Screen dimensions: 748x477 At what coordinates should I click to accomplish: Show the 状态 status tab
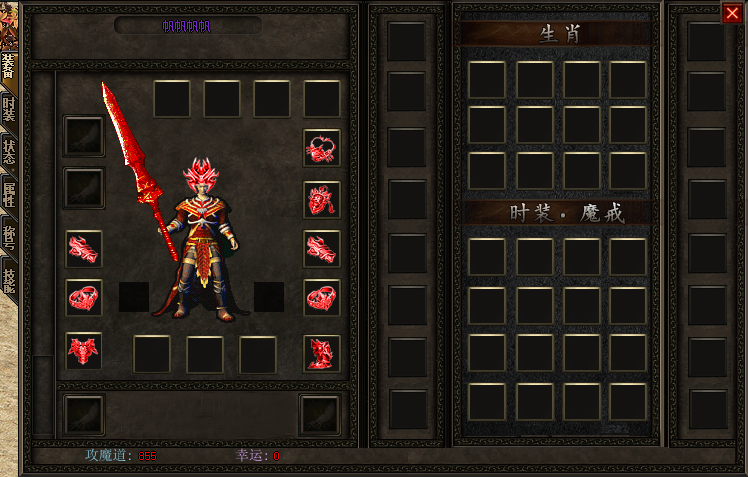point(8,152)
